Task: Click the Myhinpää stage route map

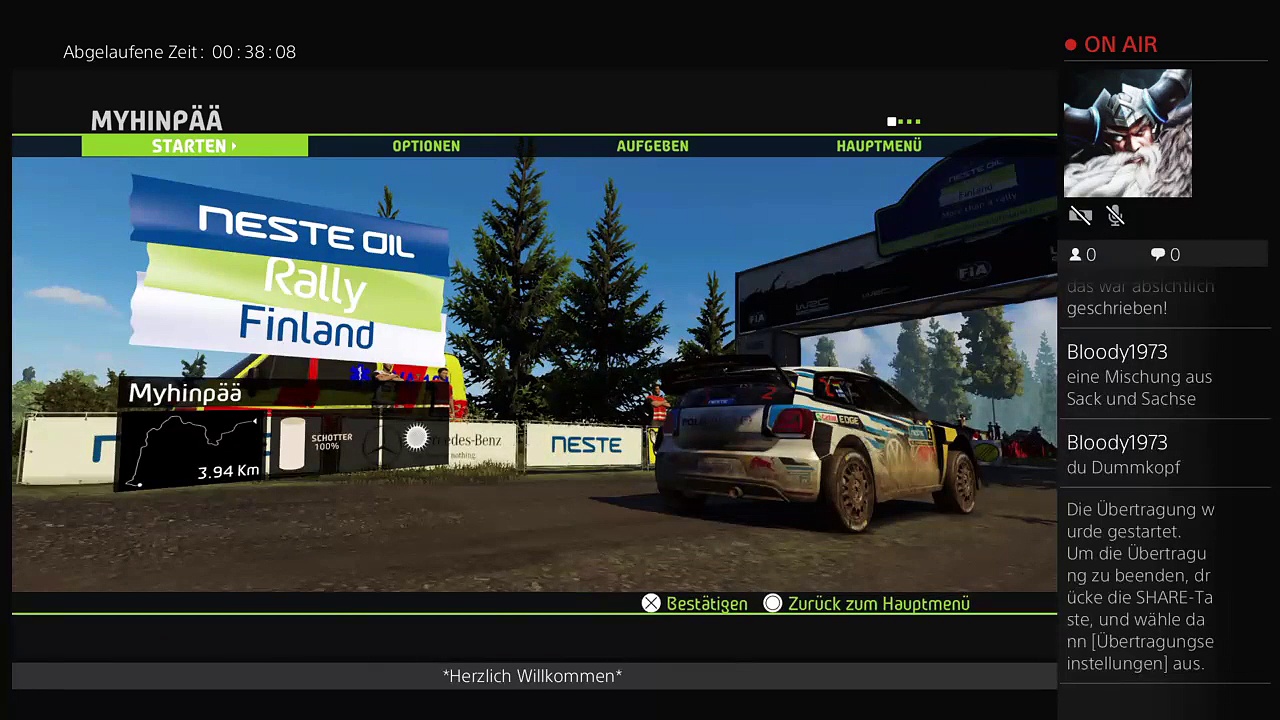Action: point(192,450)
